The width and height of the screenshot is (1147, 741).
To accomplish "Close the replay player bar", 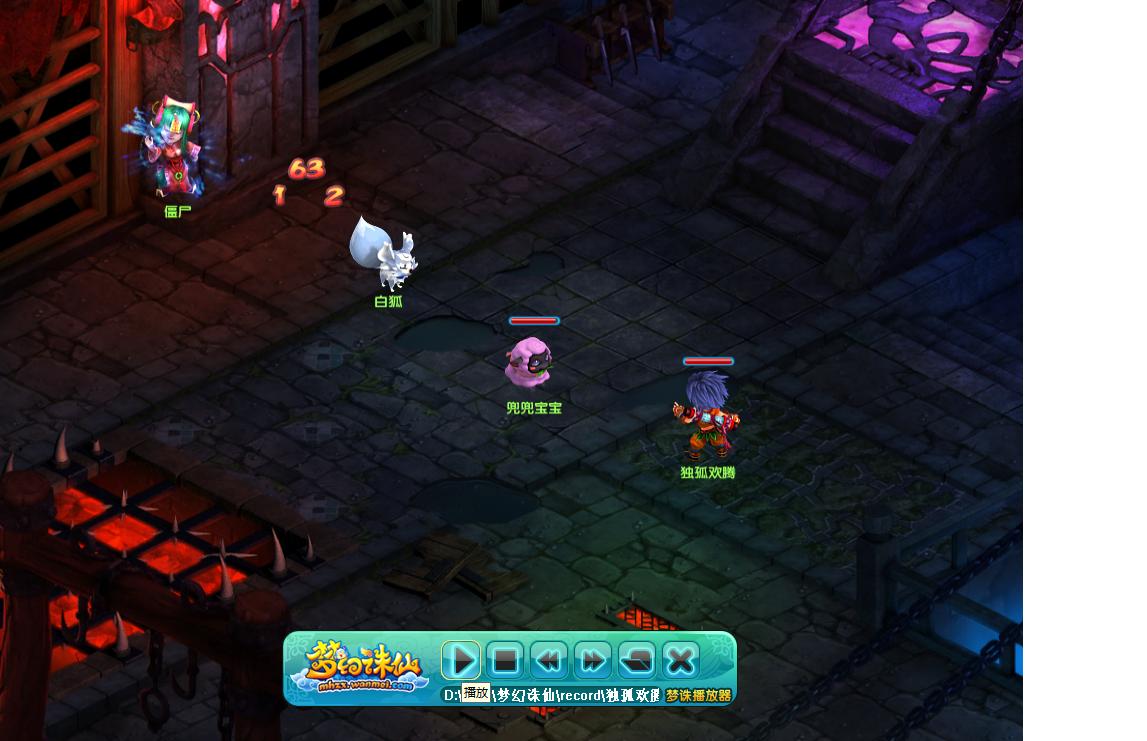I will [681, 660].
